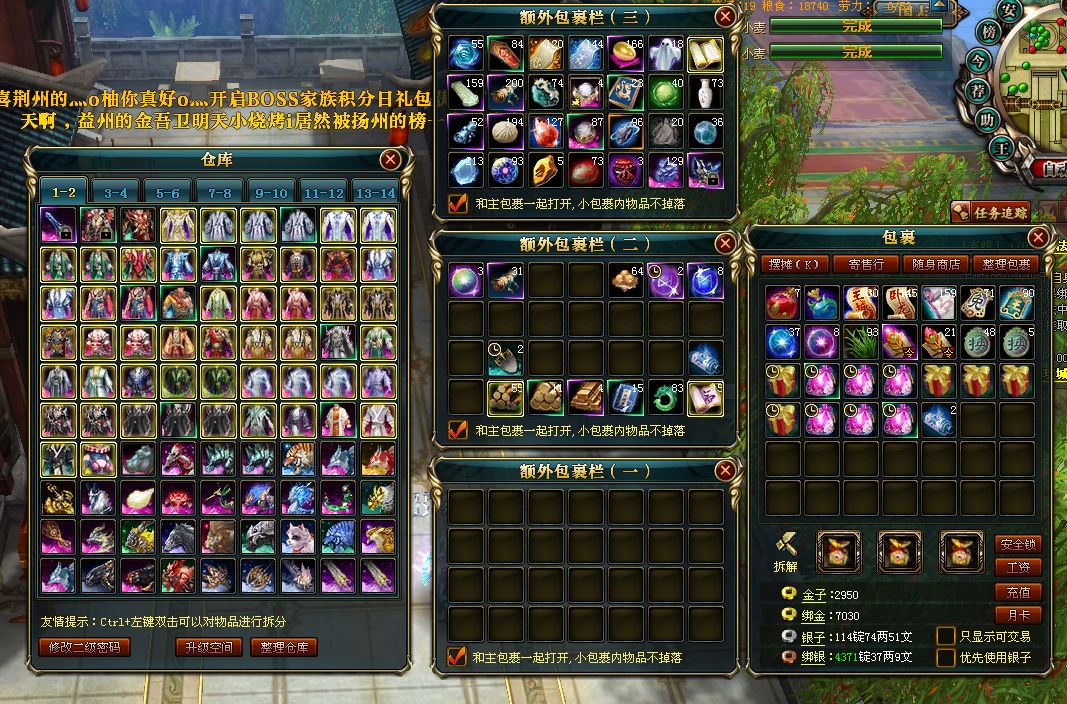Close the 仓库 warehouse window
This screenshot has height=704, width=1067.
391,160
